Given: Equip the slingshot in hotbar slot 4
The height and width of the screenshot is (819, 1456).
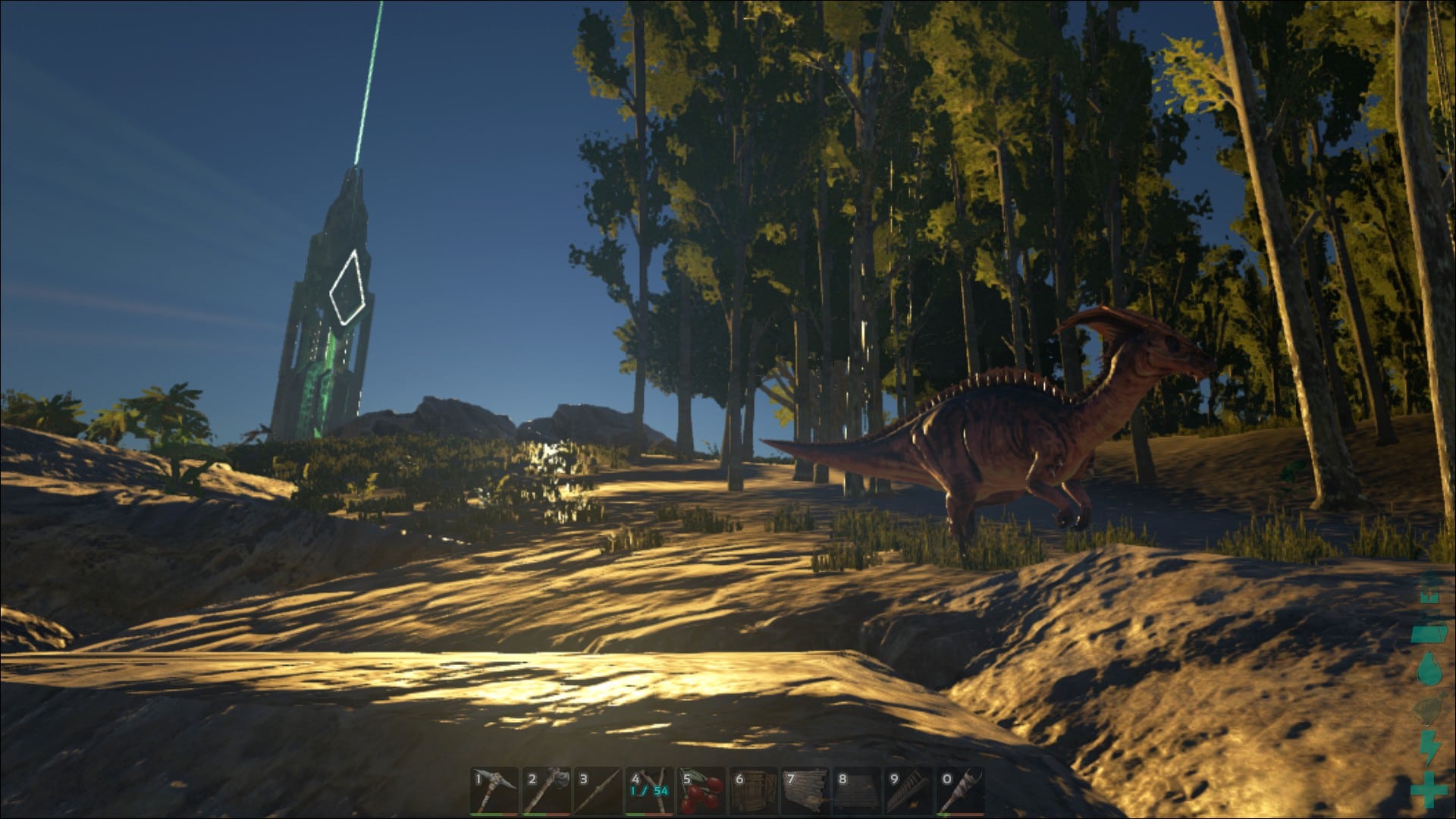Looking at the screenshot, I should pos(649,791).
